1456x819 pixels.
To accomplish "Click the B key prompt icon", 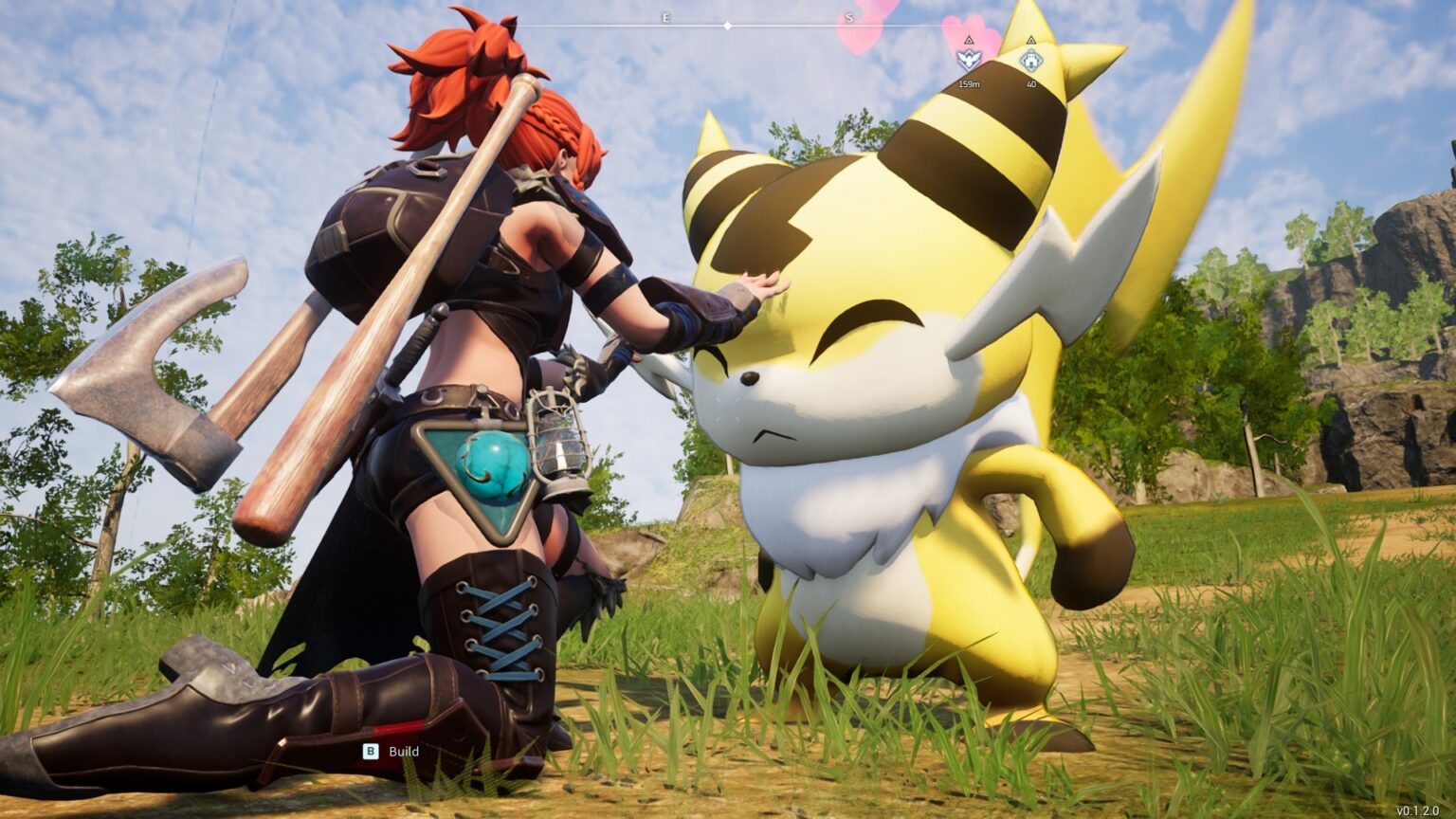I will [369, 749].
